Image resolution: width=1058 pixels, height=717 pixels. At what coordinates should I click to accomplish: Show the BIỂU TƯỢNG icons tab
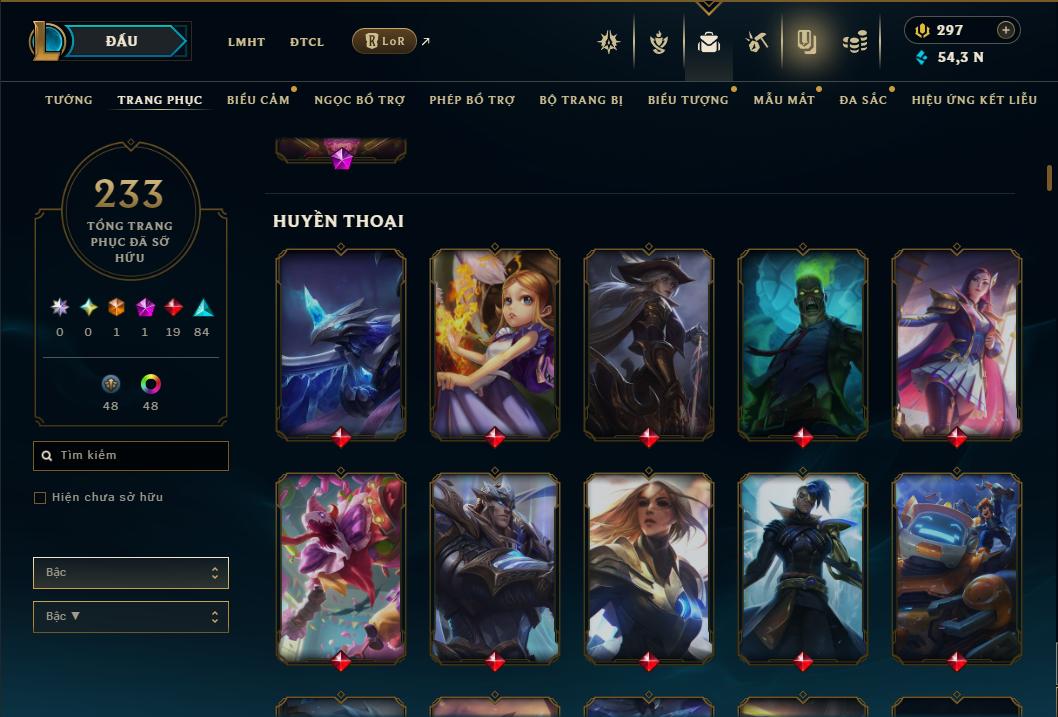pos(688,100)
